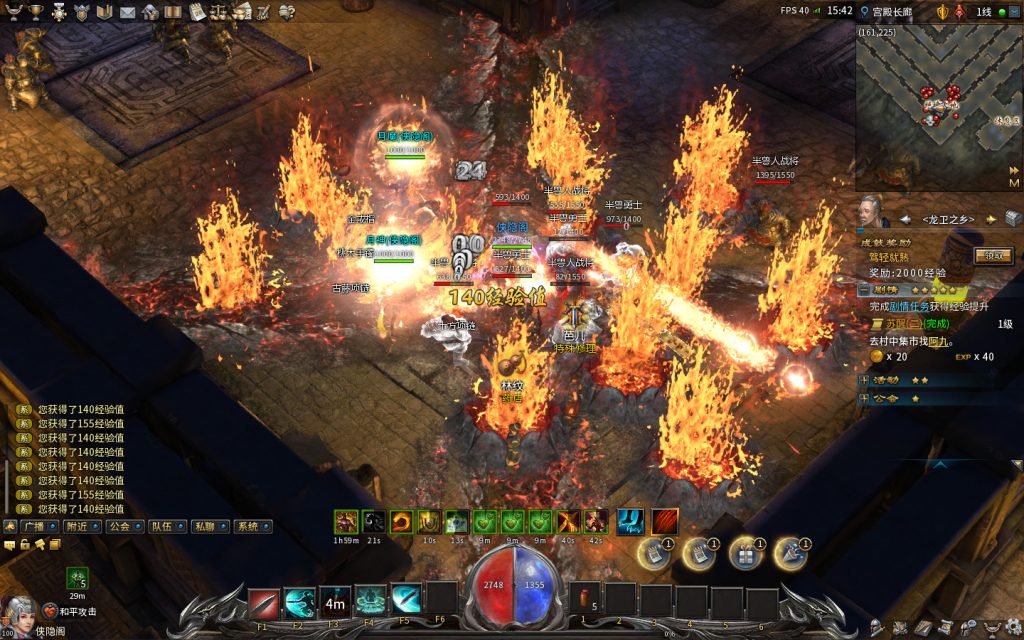Click the large M map button
The width and height of the screenshot is (1024, 640).
click(1014, 183)
